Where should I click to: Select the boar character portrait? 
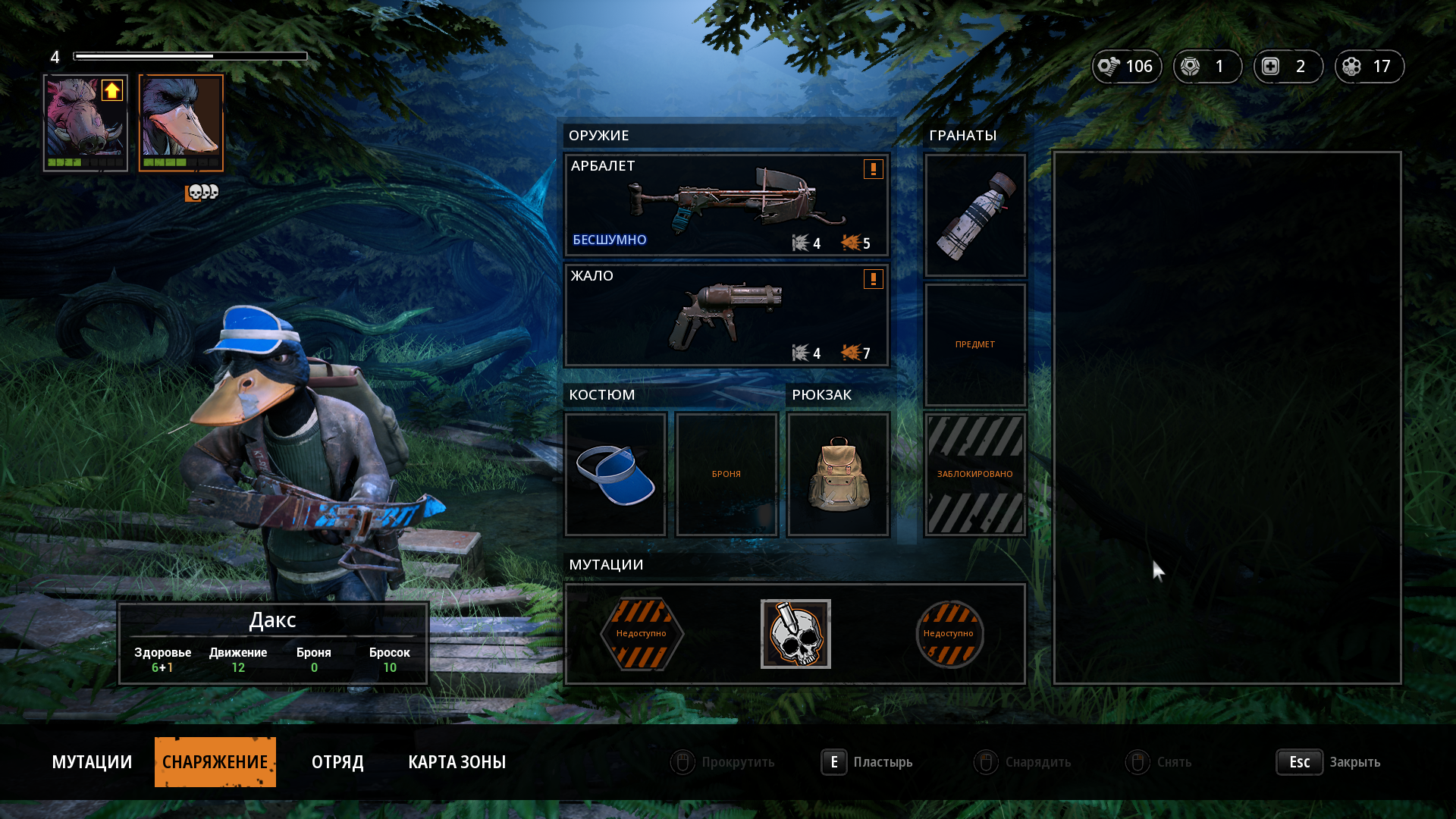86,122
